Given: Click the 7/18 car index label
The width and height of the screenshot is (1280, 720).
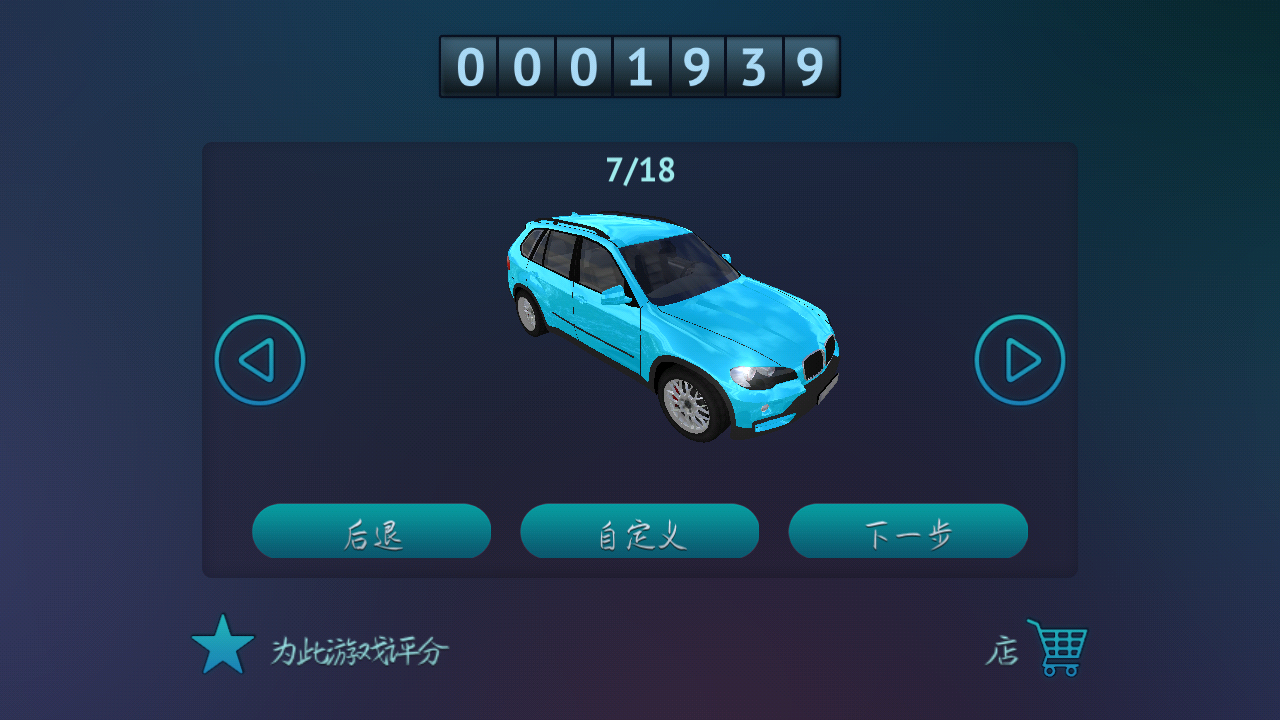Looking at the screenshot, I should (640, 169).
